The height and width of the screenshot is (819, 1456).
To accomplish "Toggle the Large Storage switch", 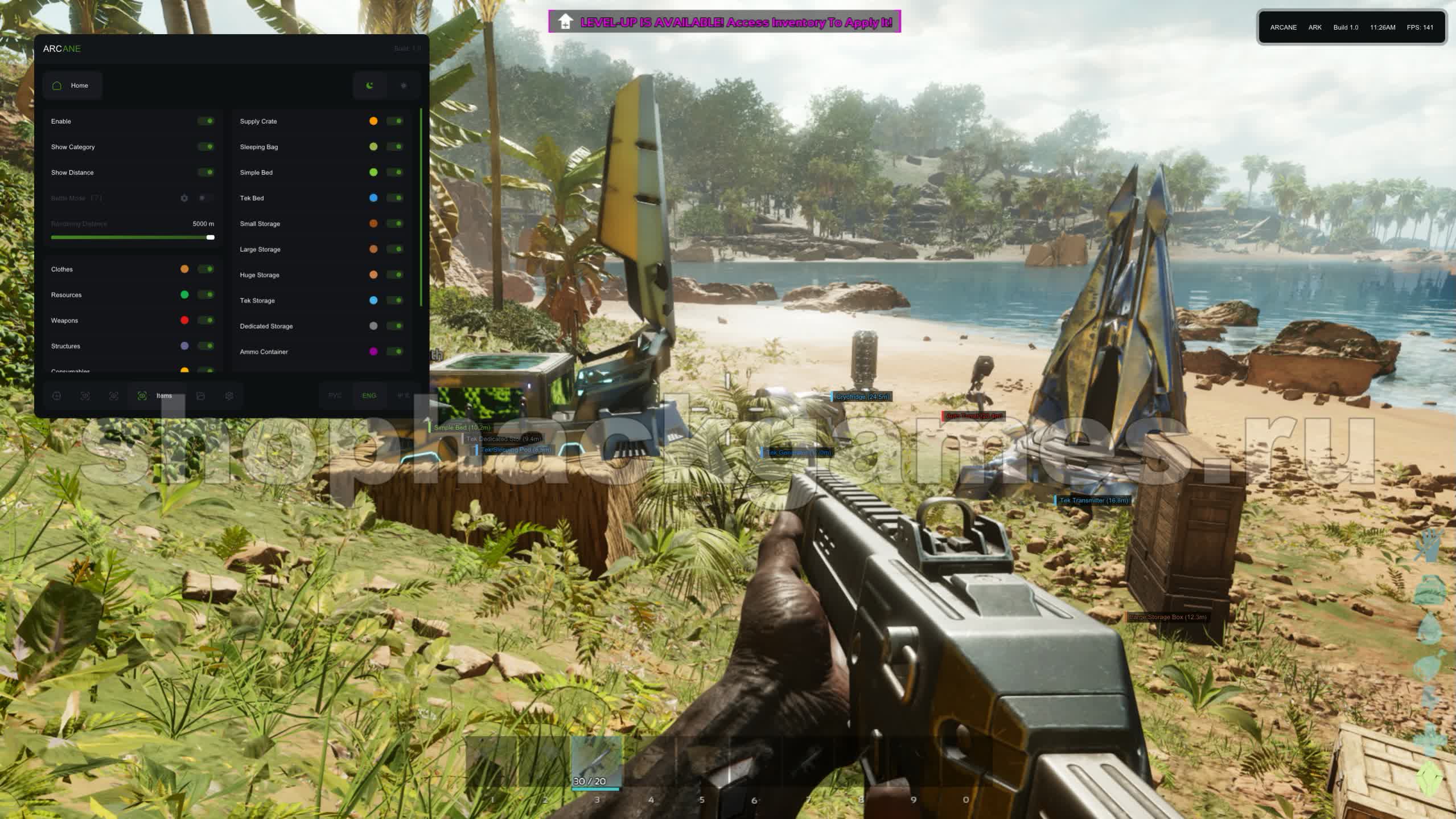I will [x=395, y=249].
